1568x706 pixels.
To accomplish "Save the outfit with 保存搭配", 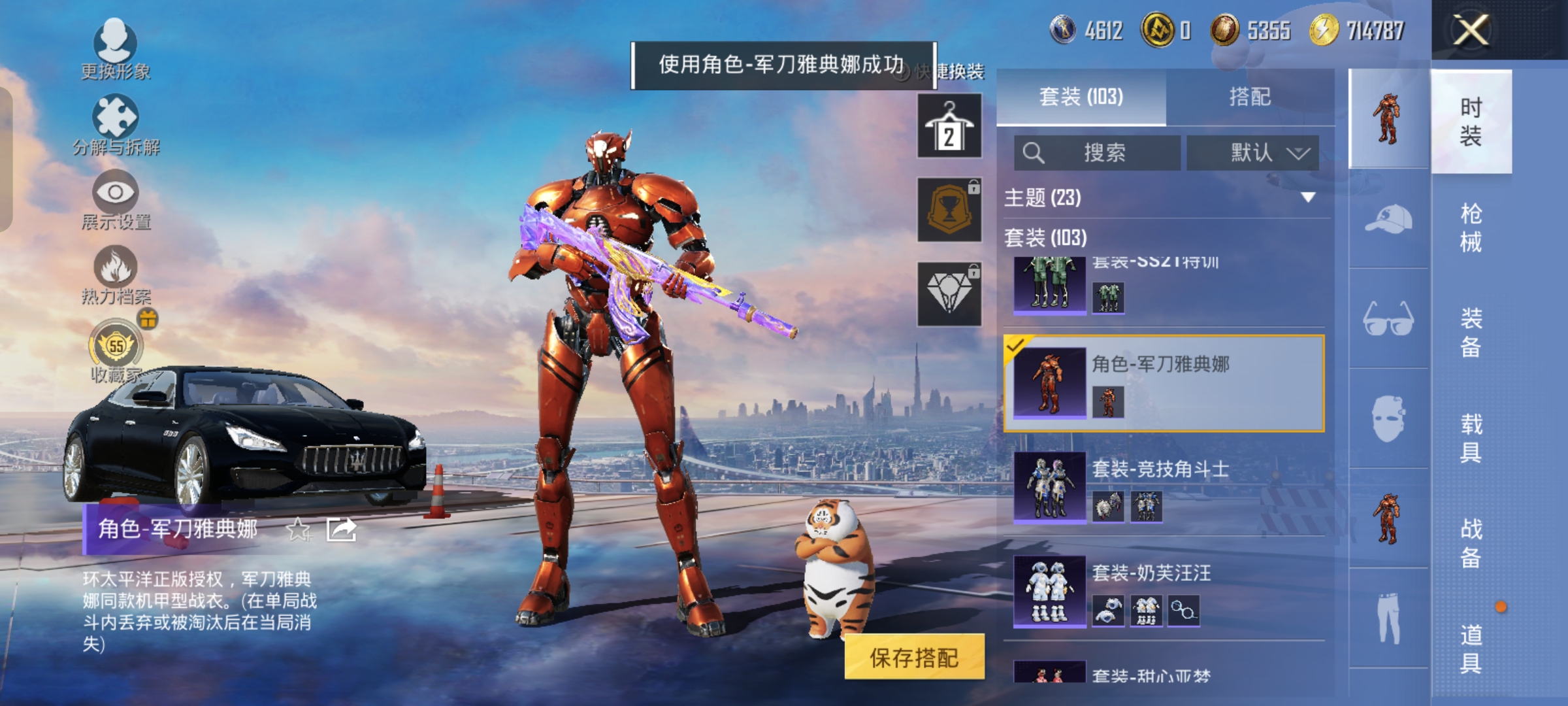I will click(914, 657).
